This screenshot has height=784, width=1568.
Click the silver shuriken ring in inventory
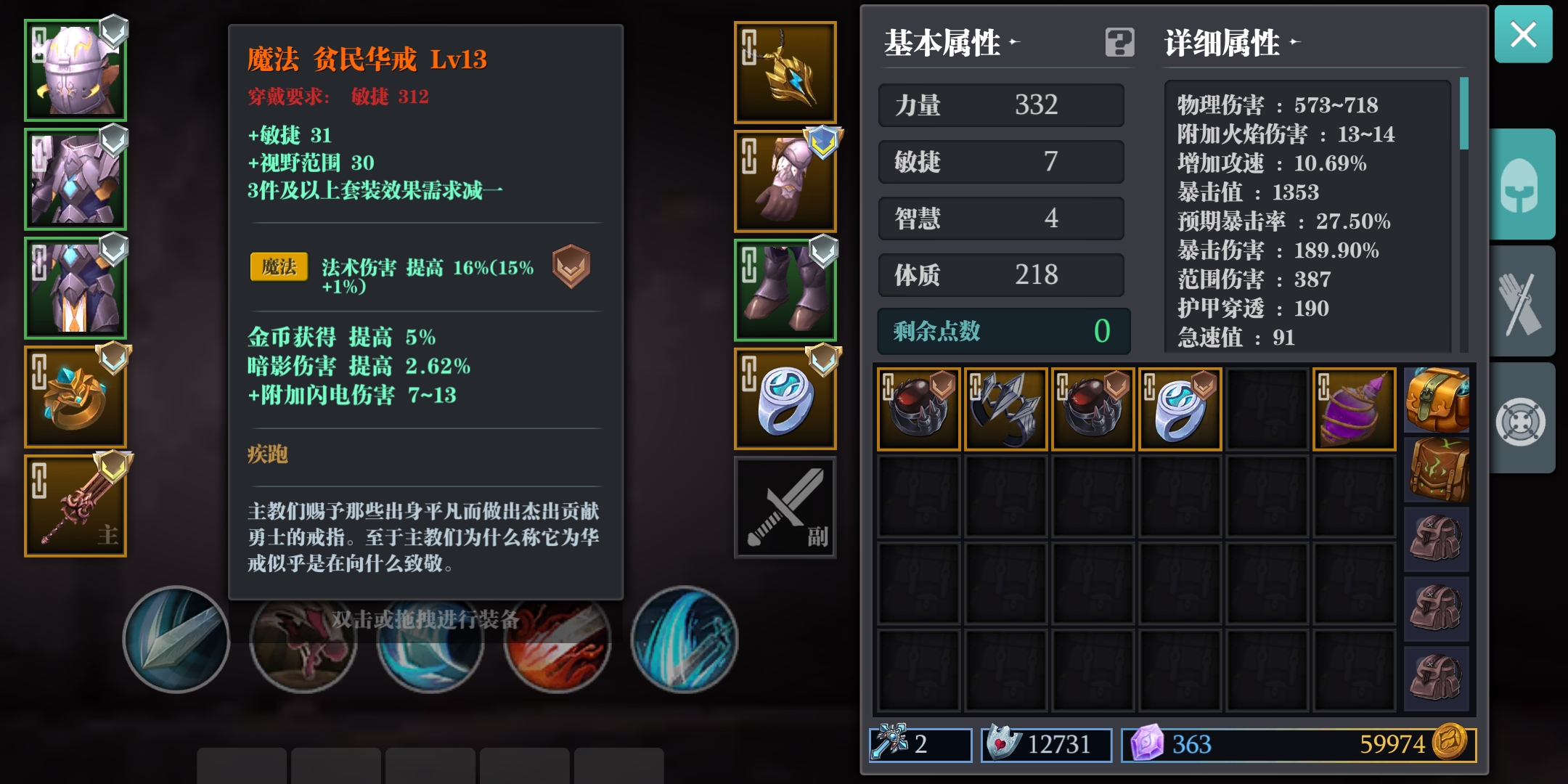point(1005,408)
